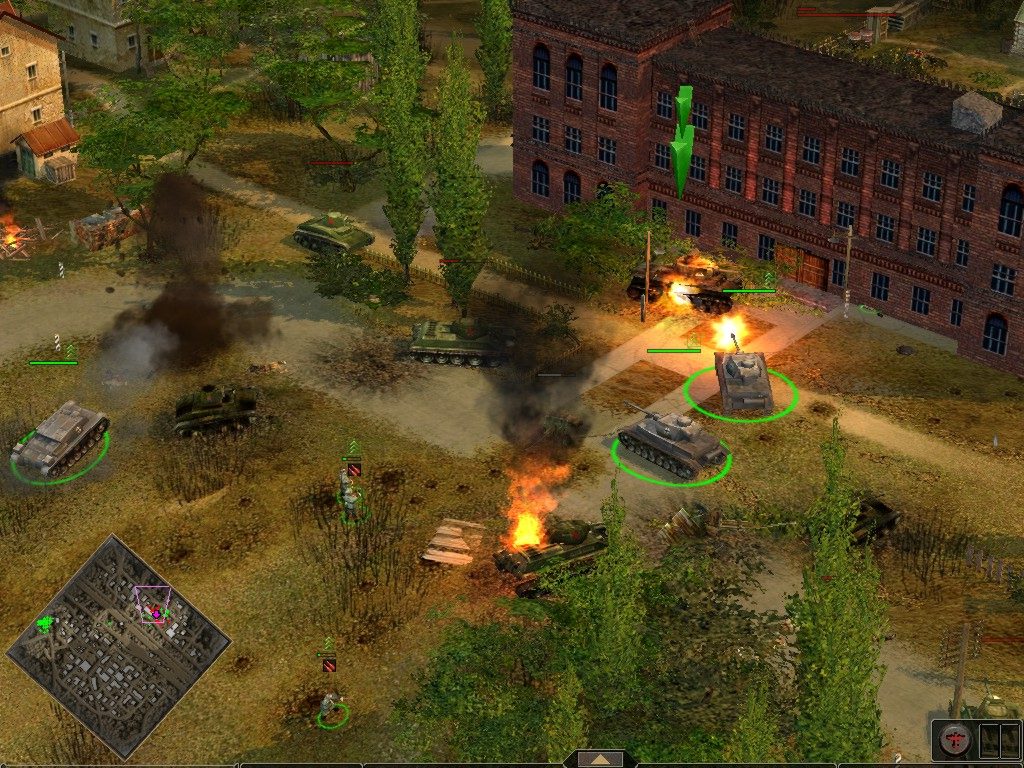Jump to the green unit cluster on minimap

(x=45, y=625)
